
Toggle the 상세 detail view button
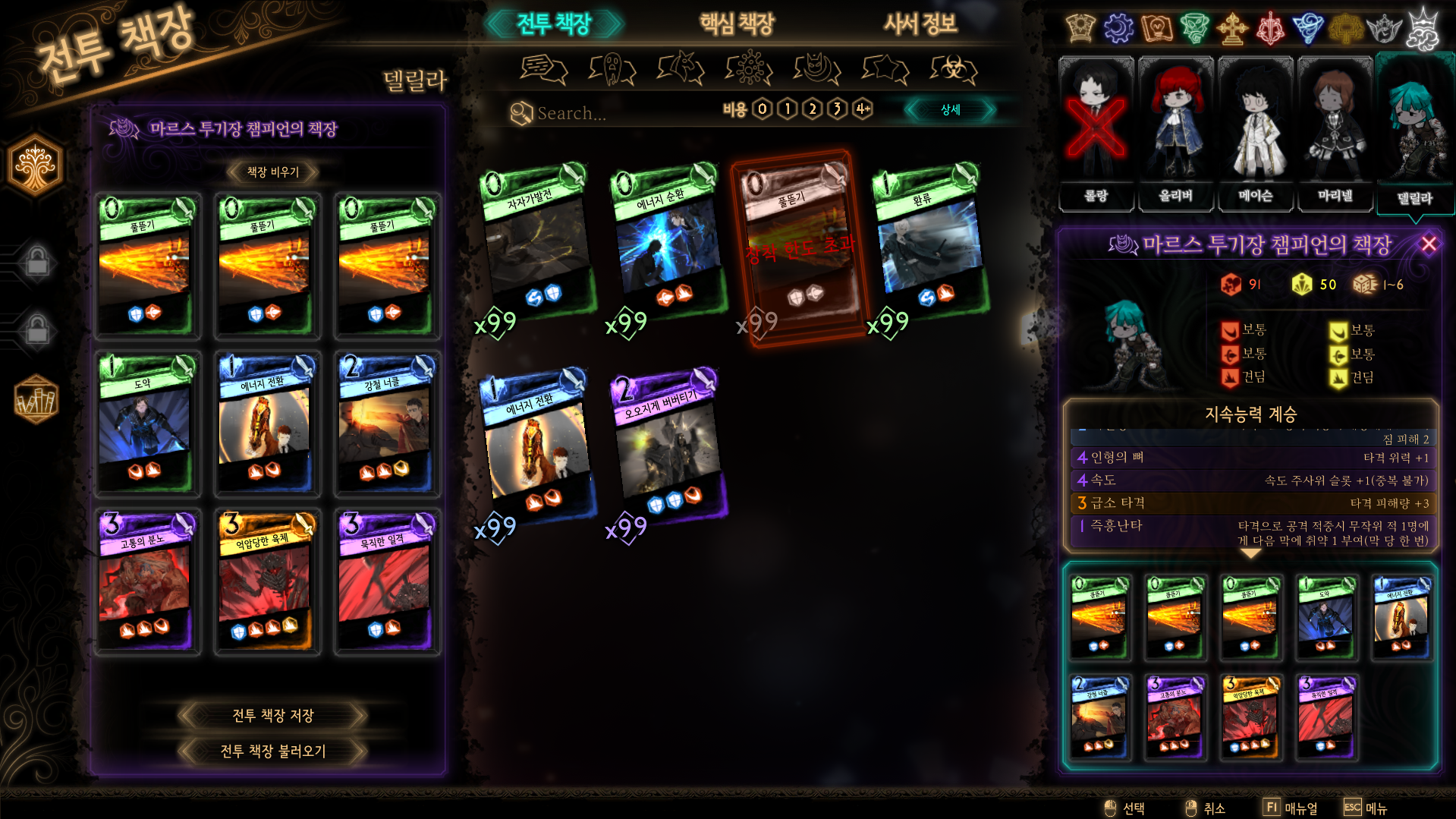click(x=950, y=110)
